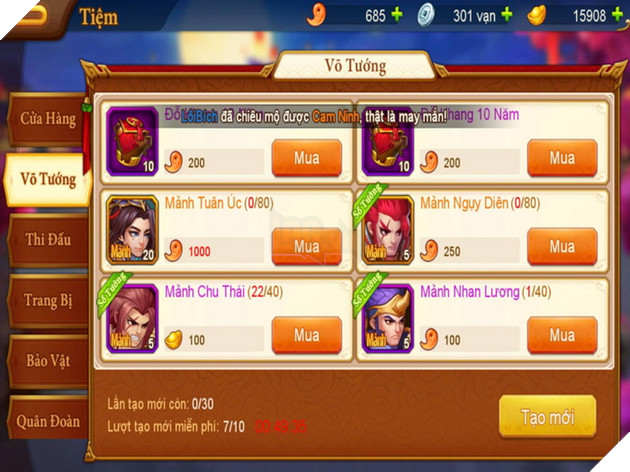This screenshot has height=472, width=630.
Task: Open the Thi Đấu tab
Action: click(x=47, y=240)
